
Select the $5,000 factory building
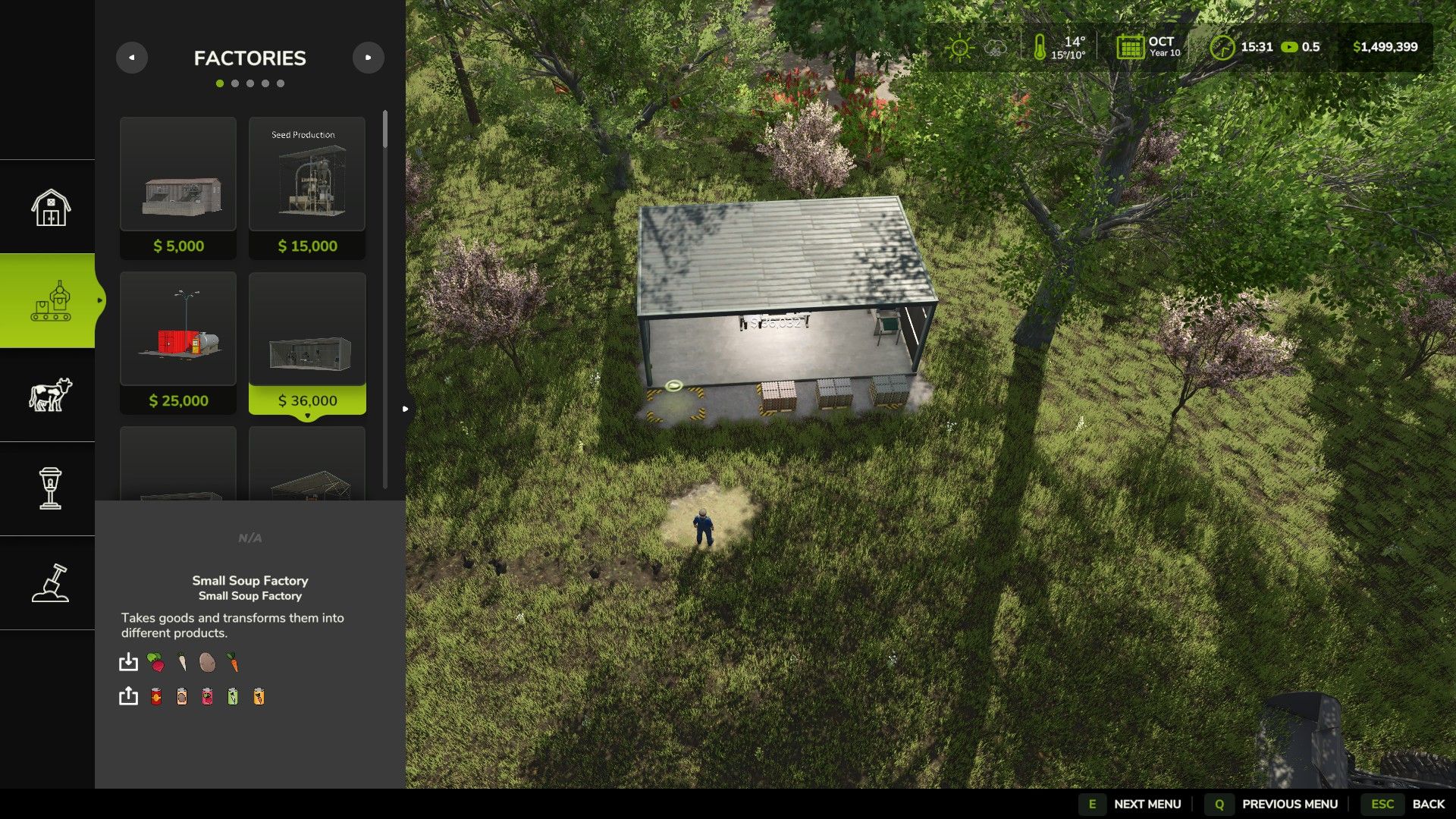[x=178, y=187]
